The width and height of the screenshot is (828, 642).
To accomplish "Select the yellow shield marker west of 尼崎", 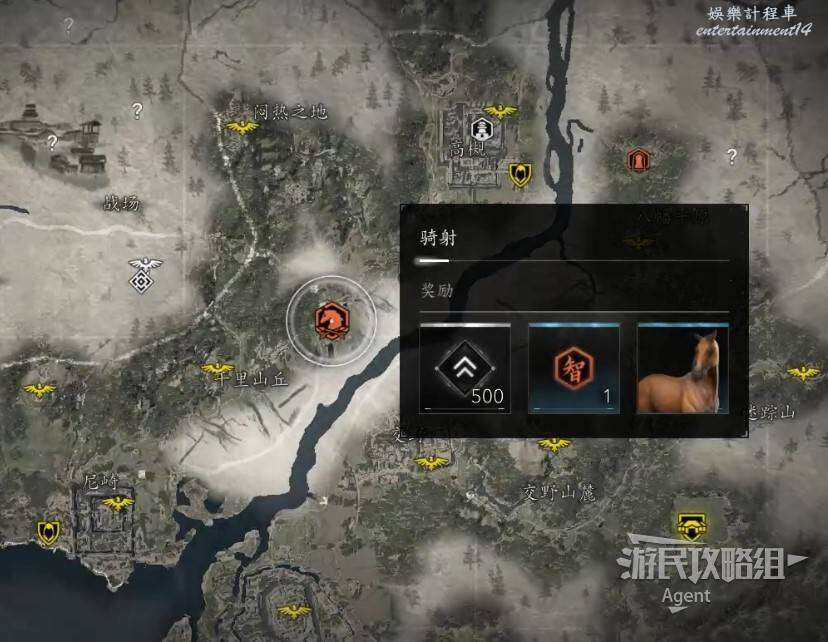I will coord(47,532).
